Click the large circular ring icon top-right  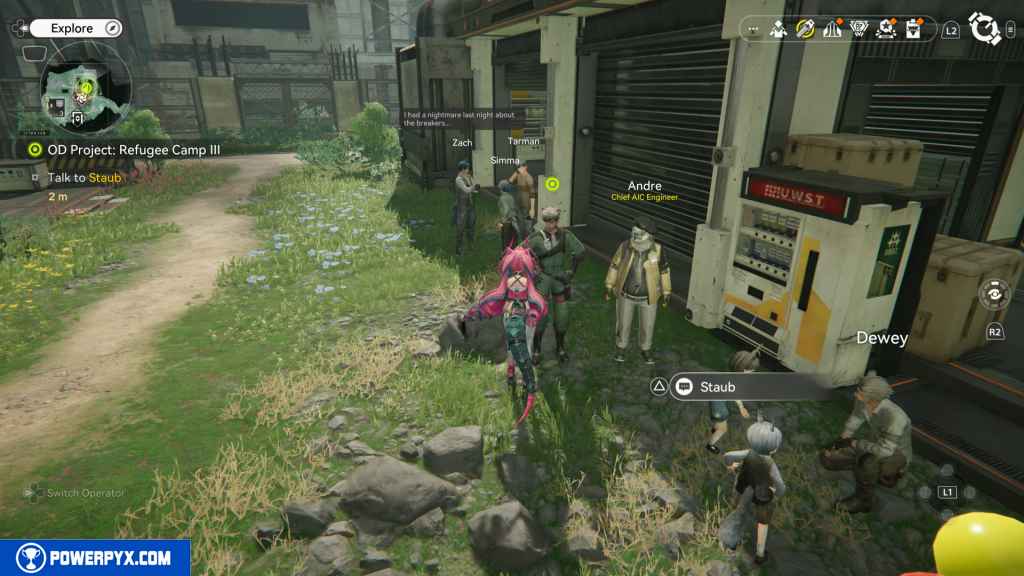(x=985, y=29)
